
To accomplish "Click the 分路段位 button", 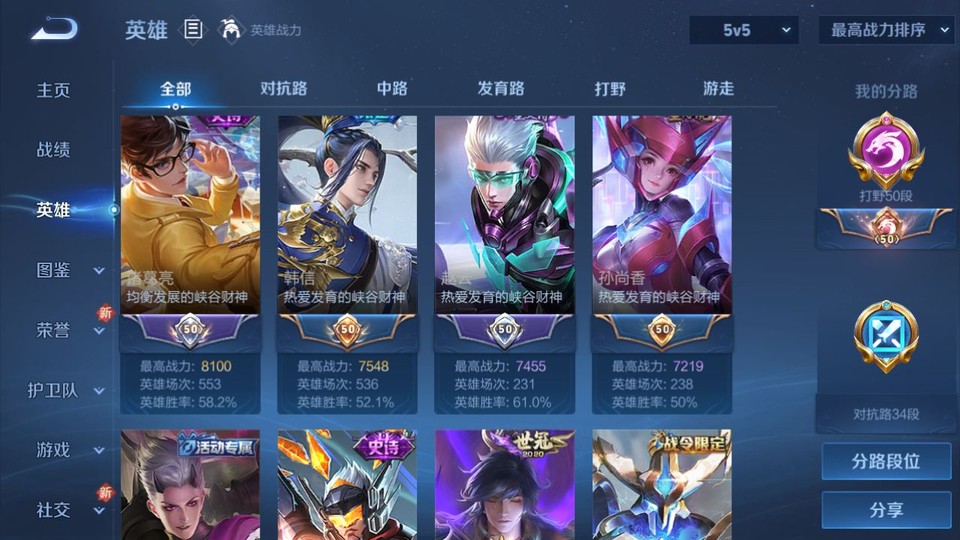I will (x=886, y=462).
